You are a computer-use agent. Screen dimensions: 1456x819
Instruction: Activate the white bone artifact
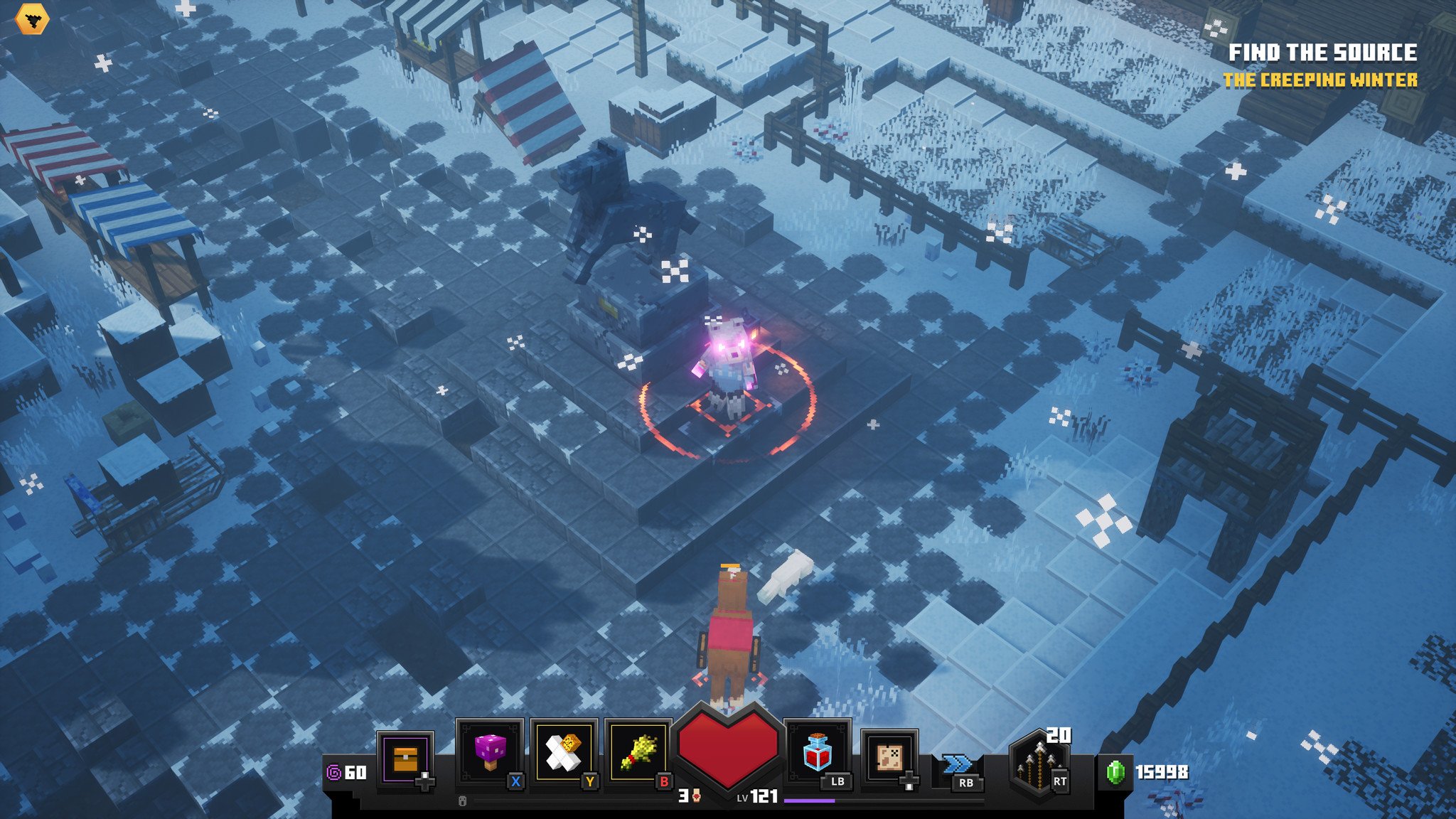point(564,754)
